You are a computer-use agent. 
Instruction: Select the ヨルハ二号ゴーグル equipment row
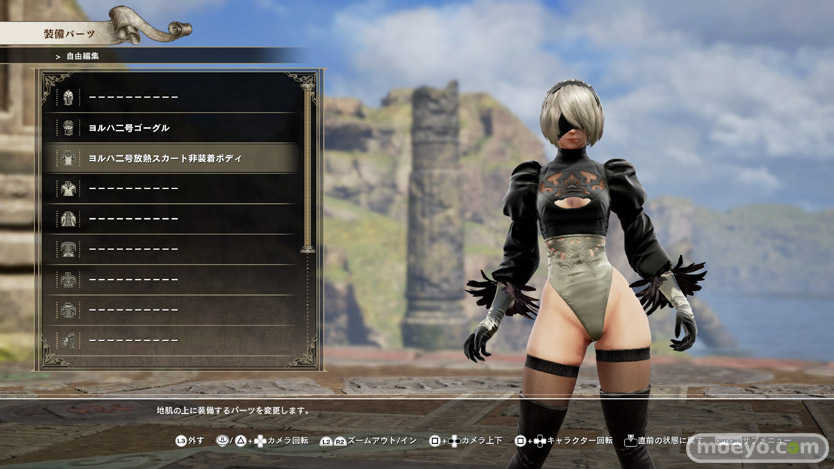pos(170,128)
